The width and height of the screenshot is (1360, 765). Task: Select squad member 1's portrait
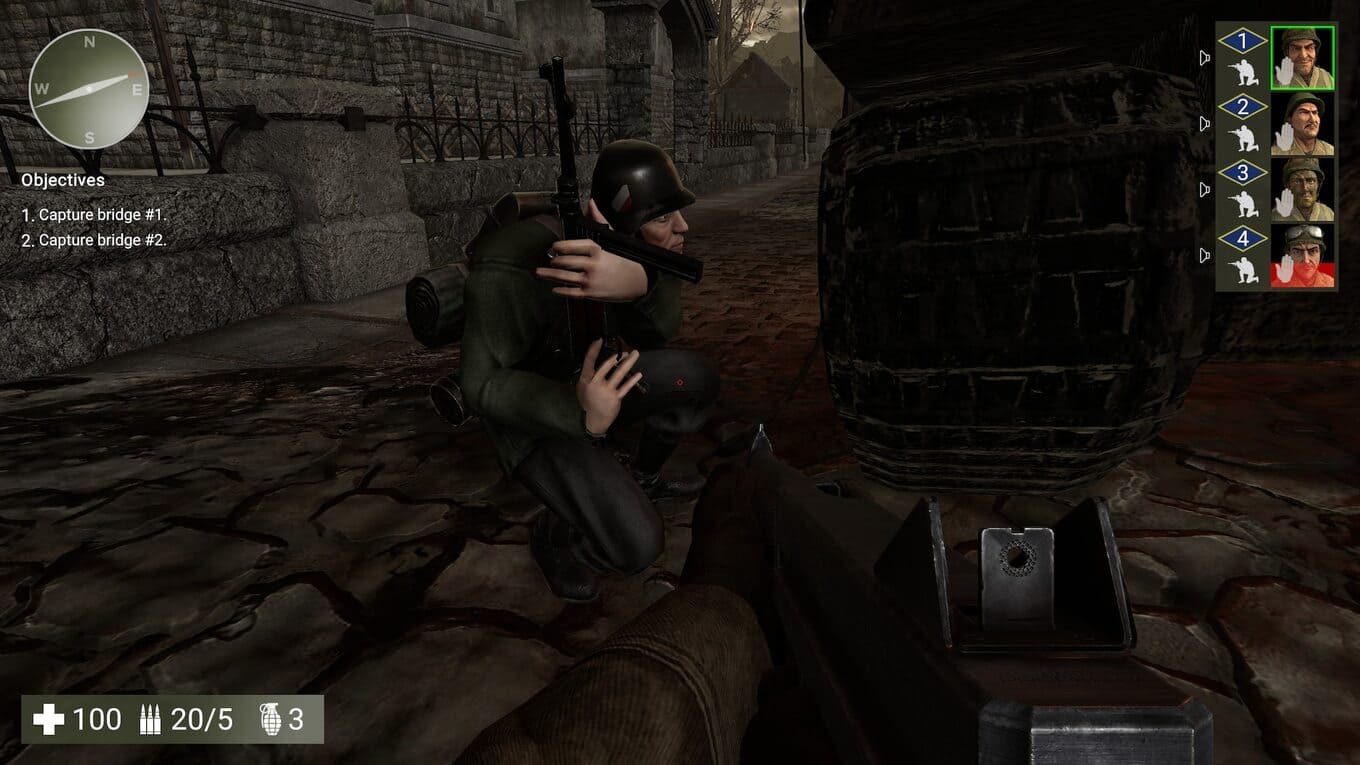point(1302,57)
